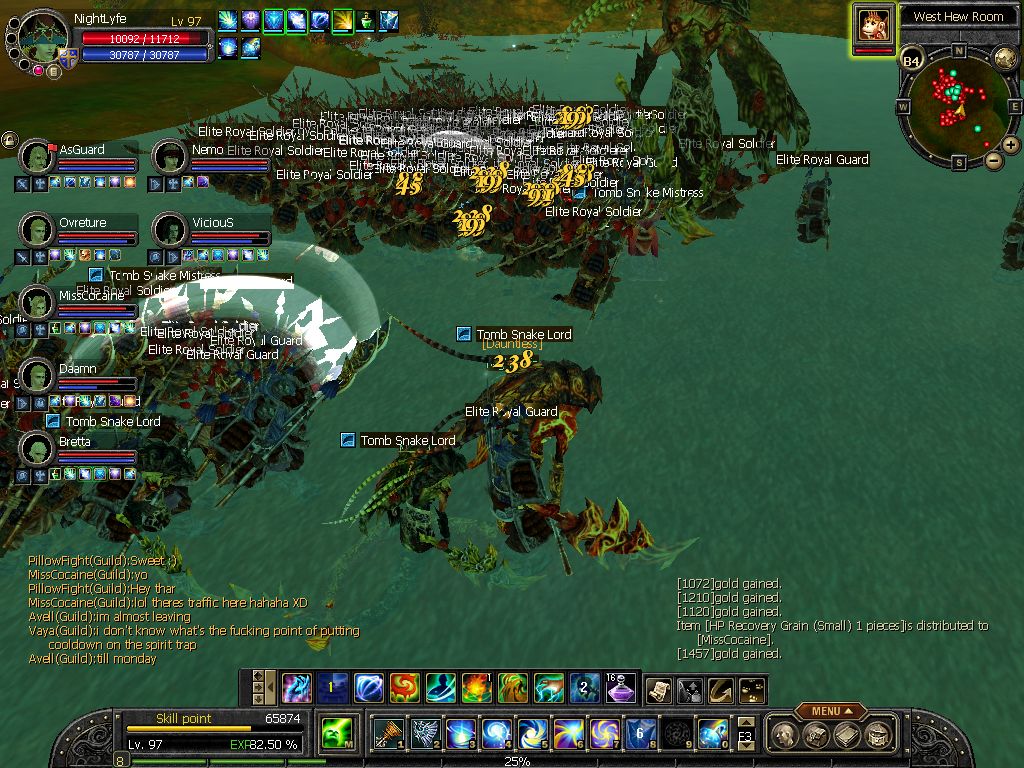The image size is (1024, 768).
Task: Open the chest icon in the menu cluster
Action: click(816, 736)
